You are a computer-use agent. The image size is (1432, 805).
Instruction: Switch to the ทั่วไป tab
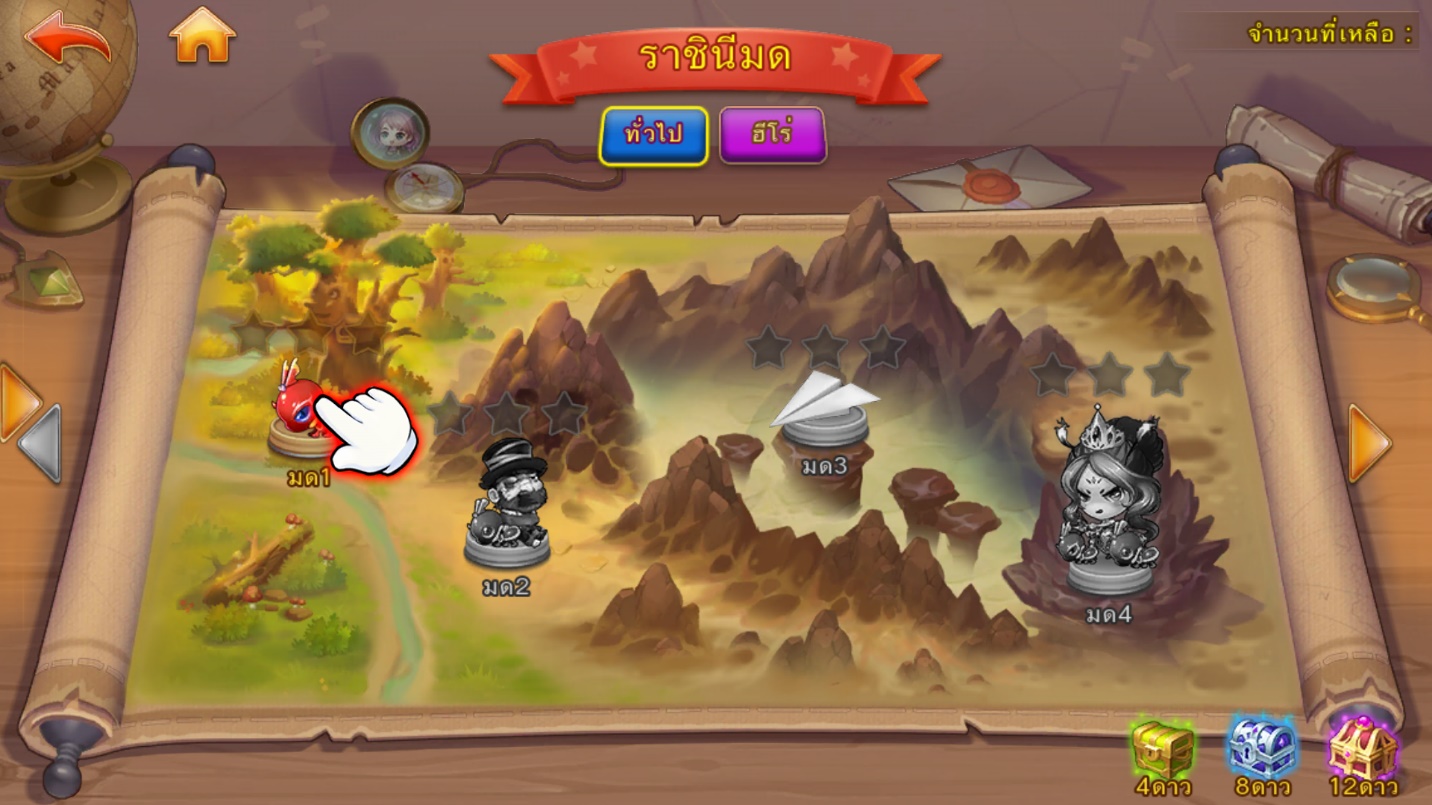point(653,135)
